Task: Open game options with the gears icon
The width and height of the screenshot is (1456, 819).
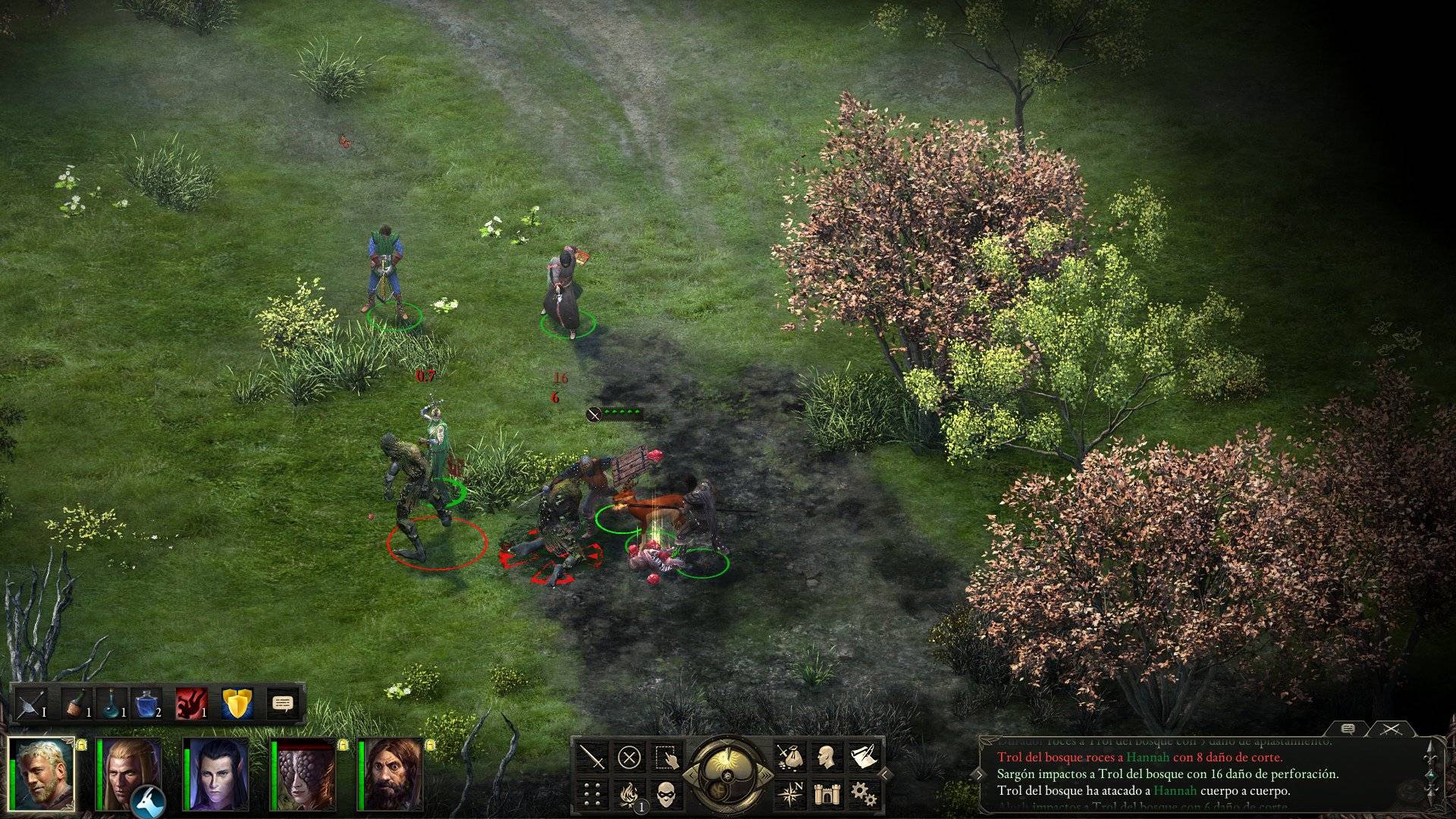Action: tap(861, 794)
